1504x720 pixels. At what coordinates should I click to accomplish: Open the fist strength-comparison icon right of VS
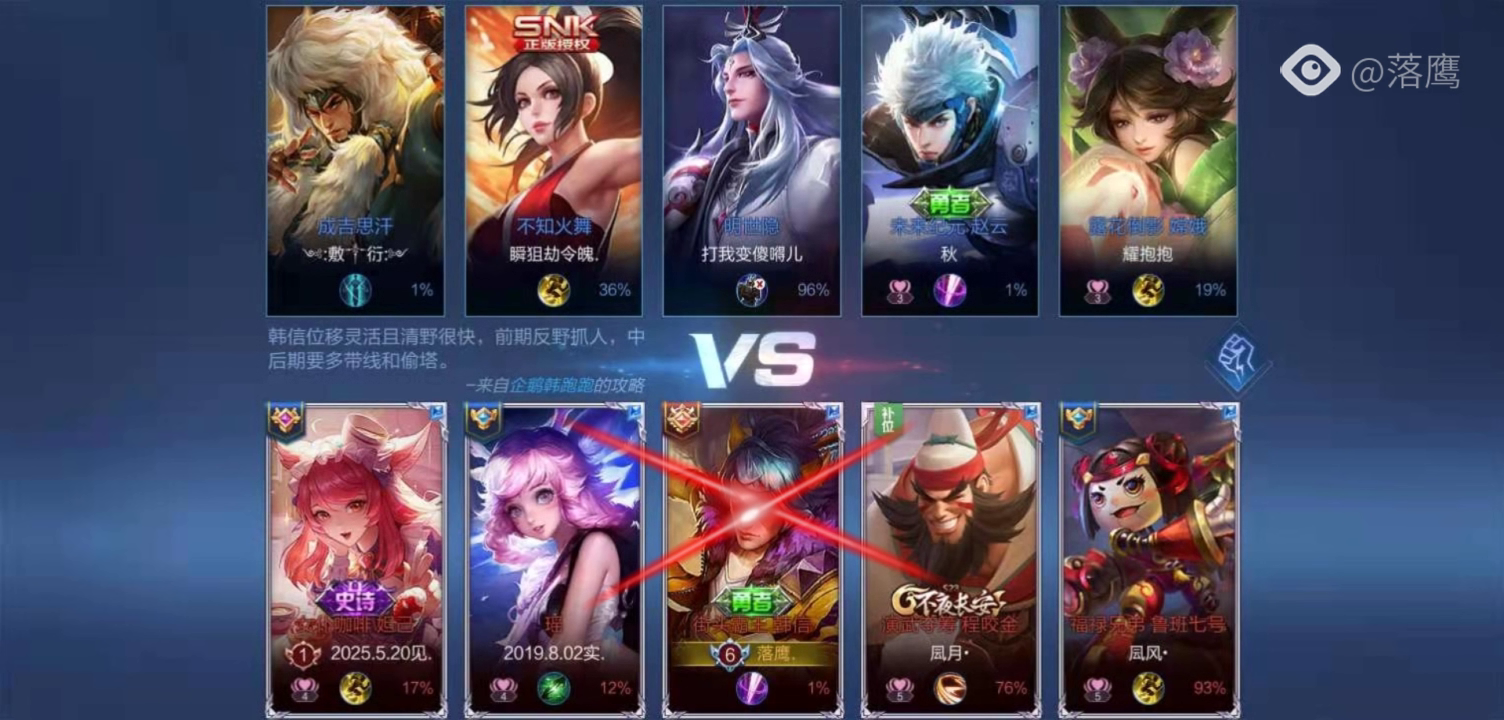tap(1237, 362)
